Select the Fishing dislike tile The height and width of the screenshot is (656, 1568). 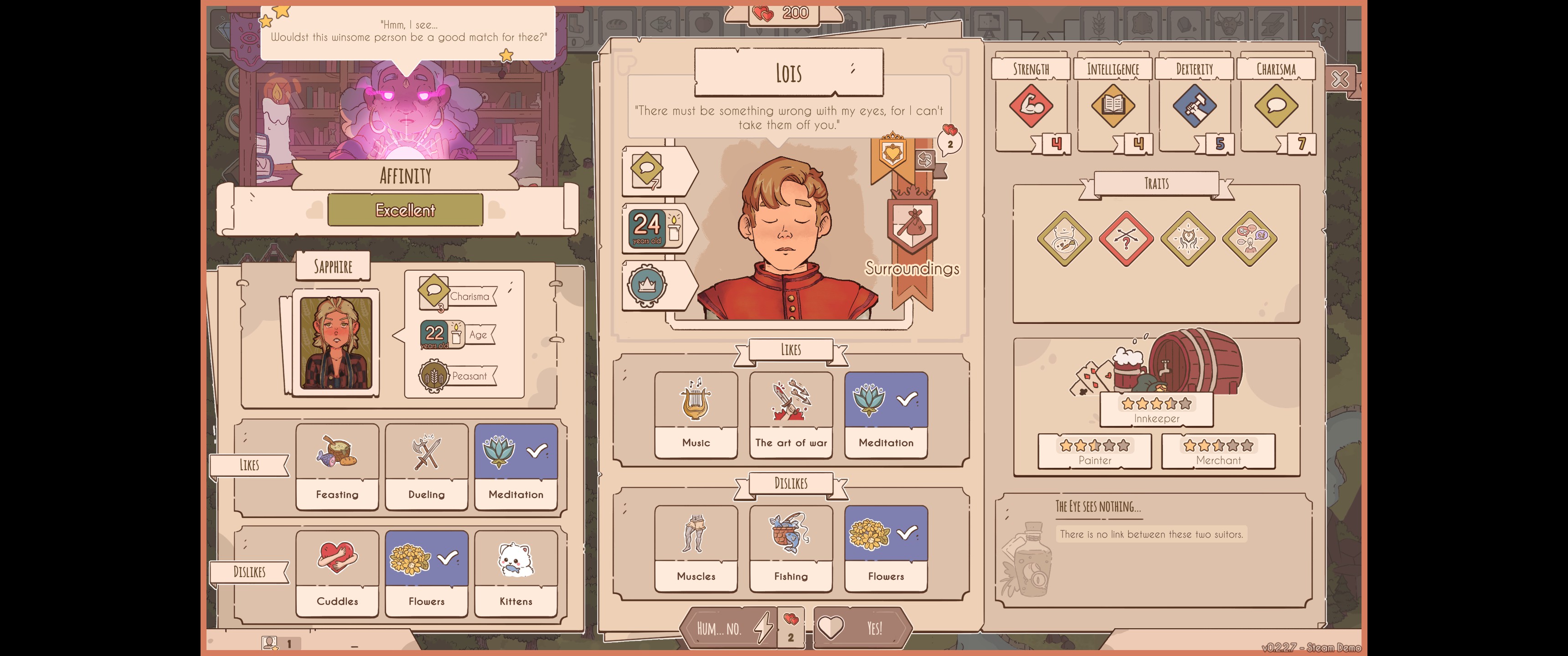point(791,548)
